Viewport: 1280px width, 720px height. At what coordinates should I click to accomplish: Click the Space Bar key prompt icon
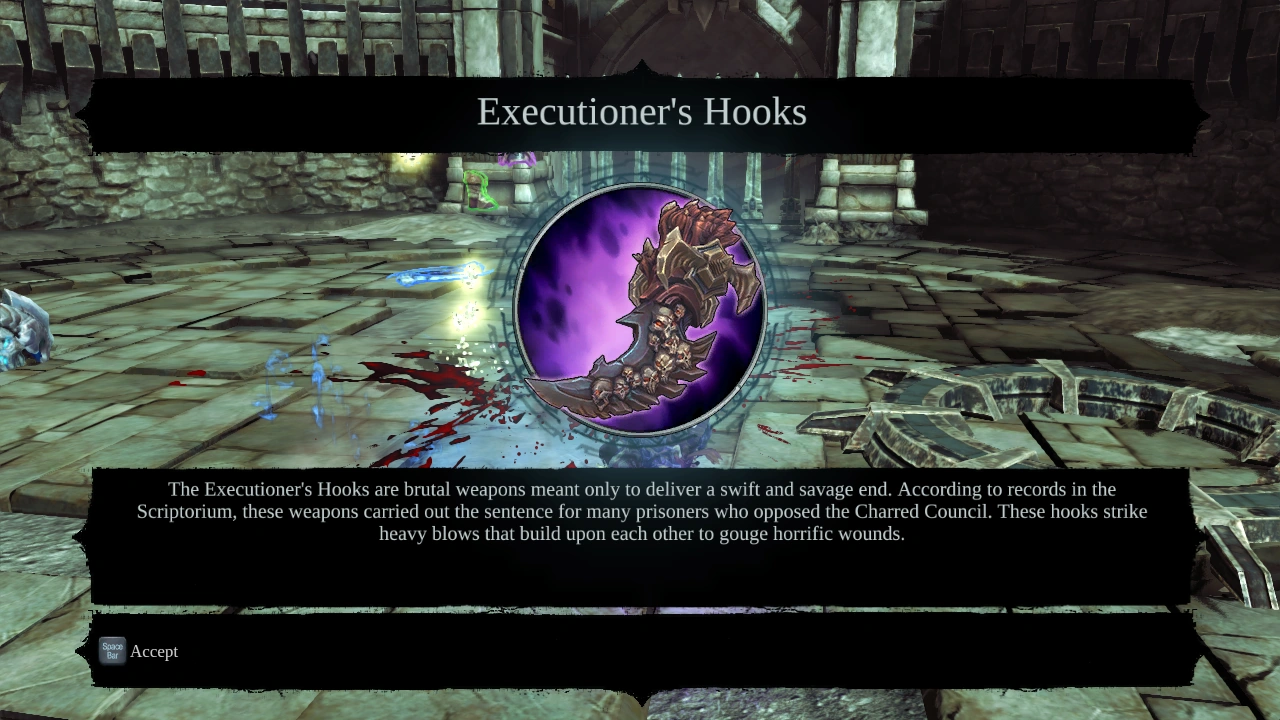tap(111, 650)
